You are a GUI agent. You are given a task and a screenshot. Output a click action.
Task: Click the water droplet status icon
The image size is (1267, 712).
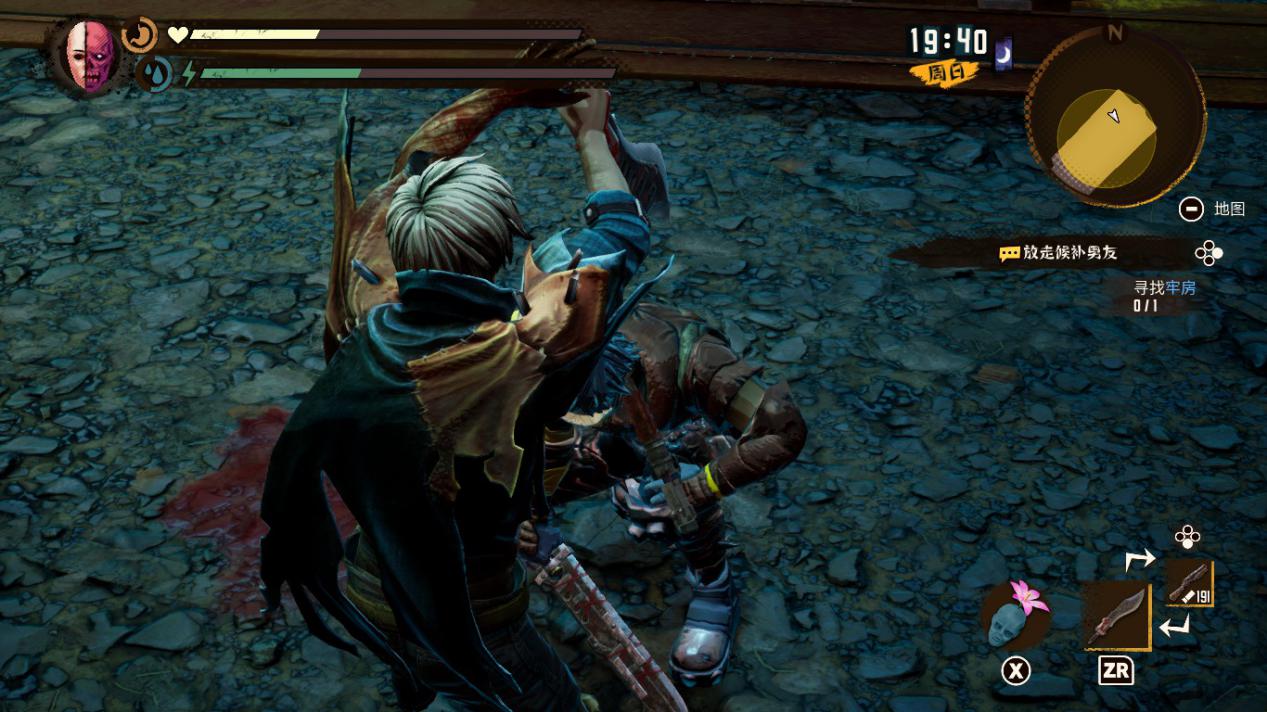[x=154, y=73]
